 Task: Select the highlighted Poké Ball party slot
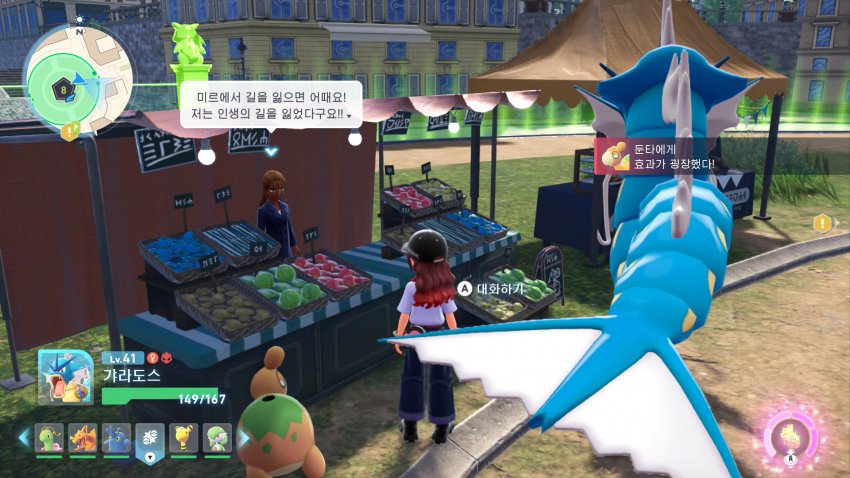coord(149,438)
